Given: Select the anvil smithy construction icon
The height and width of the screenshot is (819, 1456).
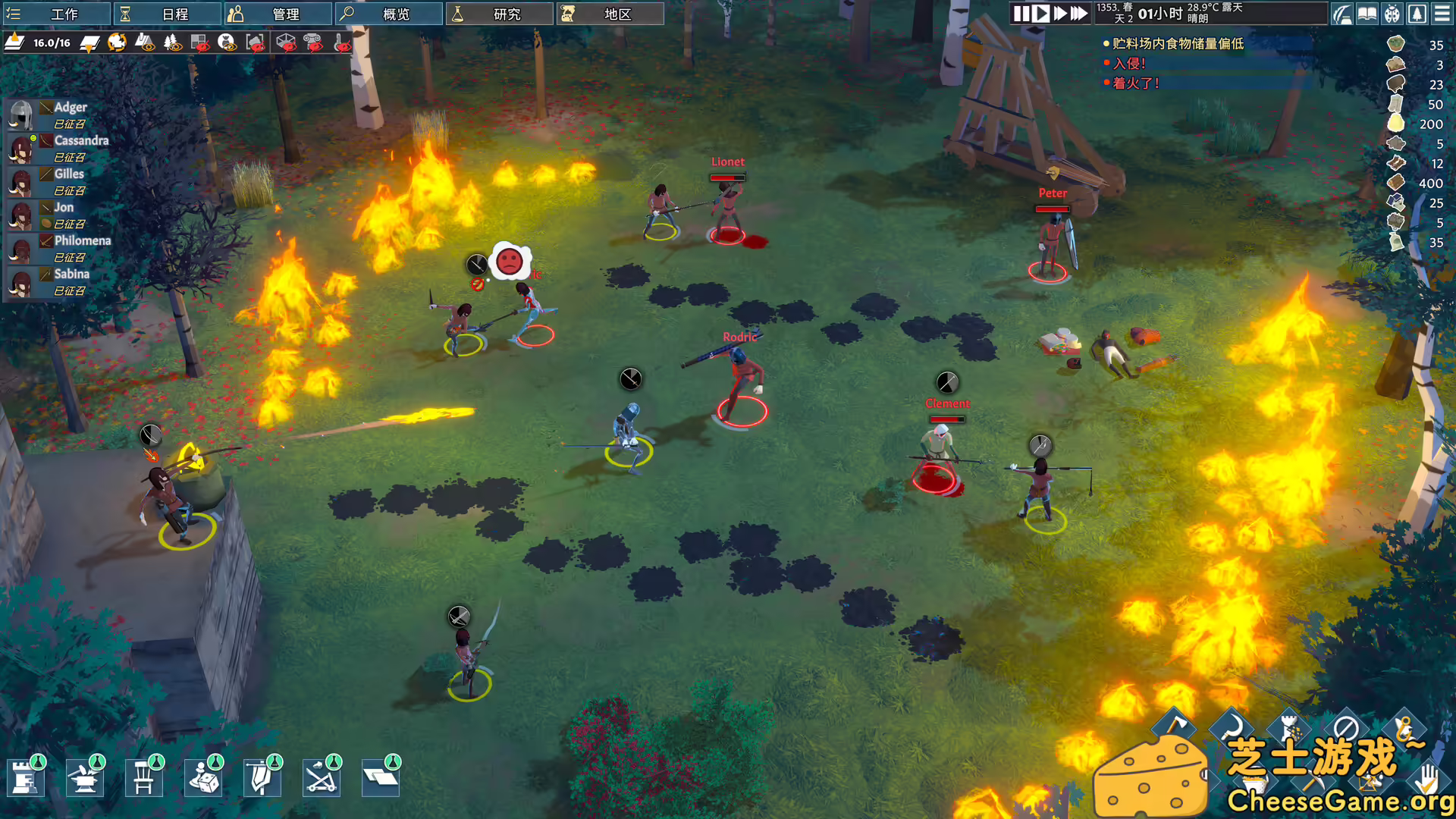Looking at the screenshot, I should [x=85, y=777].
